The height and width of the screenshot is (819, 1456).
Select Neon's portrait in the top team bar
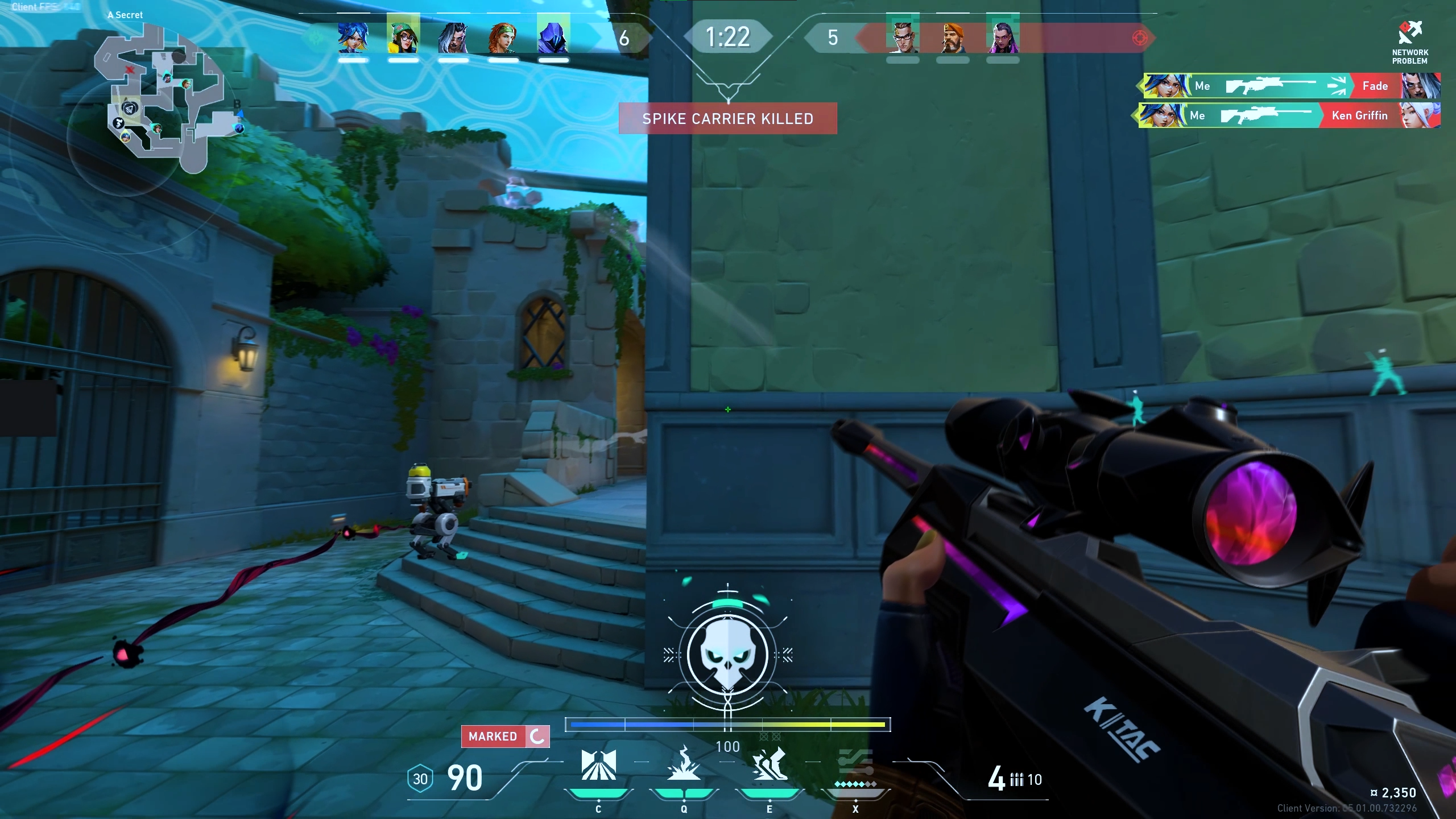tap(353, 38)
